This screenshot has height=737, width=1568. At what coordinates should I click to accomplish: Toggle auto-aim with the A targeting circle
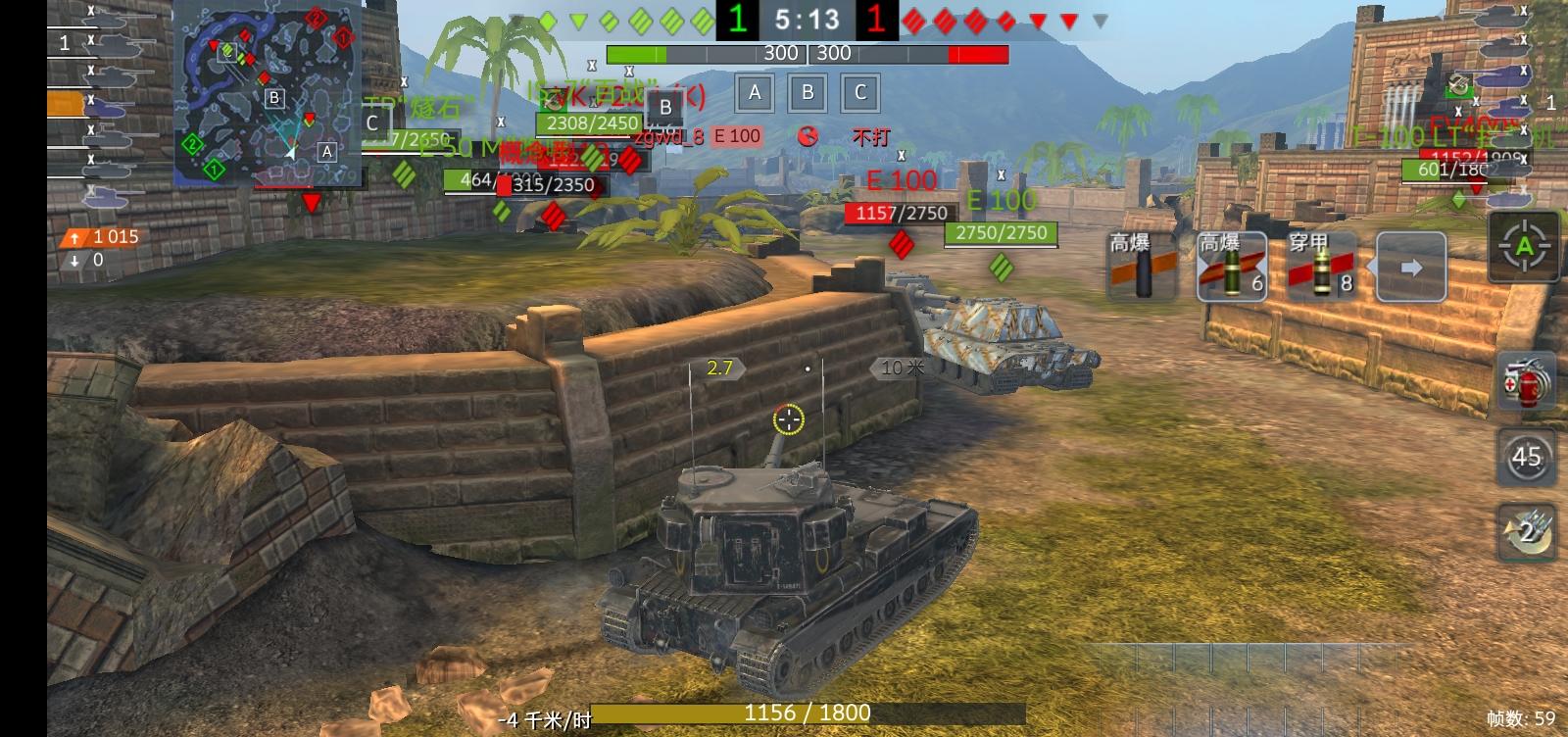pyautogui.click(x=1525, y=248)
